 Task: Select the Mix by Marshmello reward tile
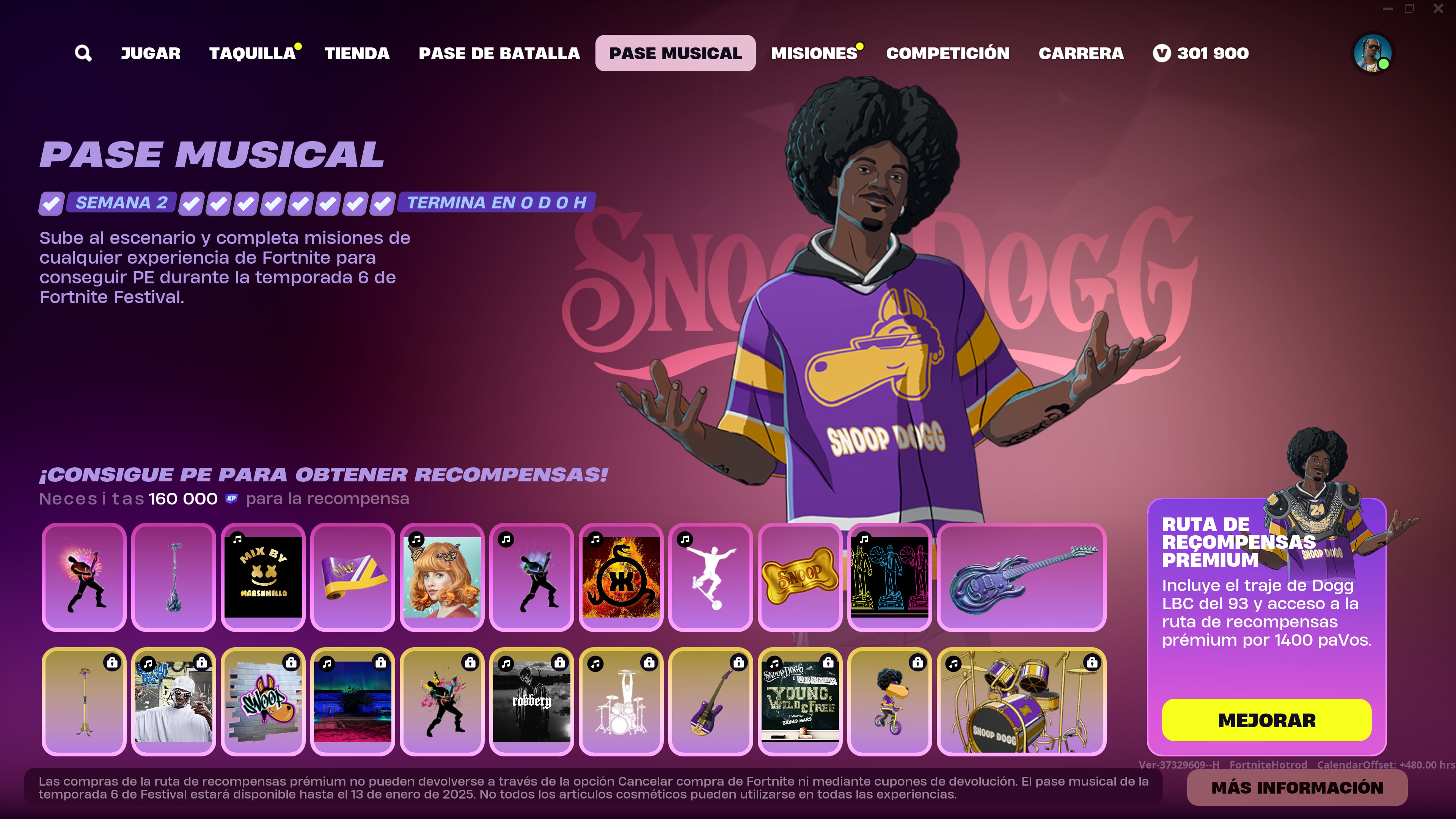(x=263, y=577)
